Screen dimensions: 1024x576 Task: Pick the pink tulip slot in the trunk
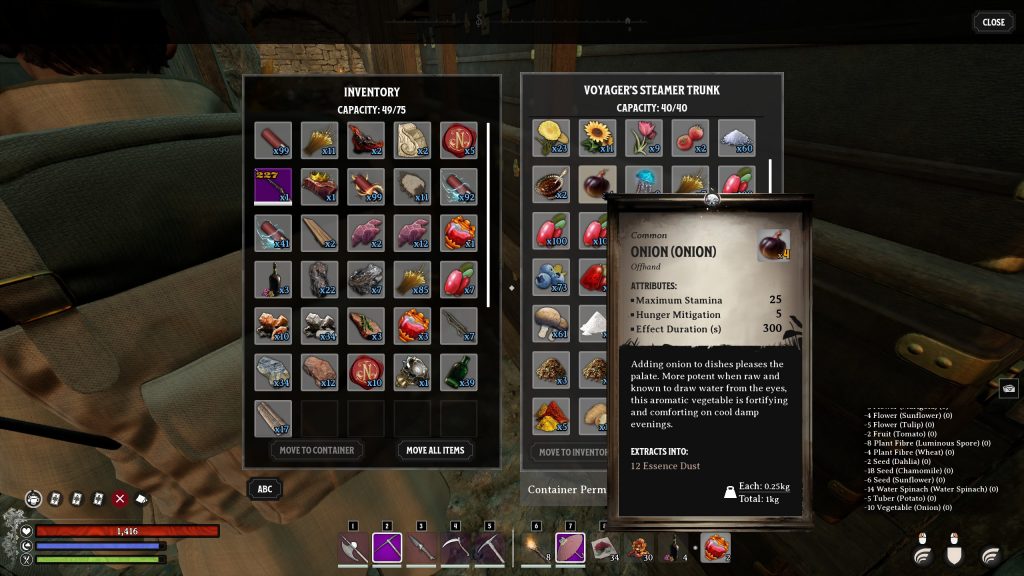(643, 138)
